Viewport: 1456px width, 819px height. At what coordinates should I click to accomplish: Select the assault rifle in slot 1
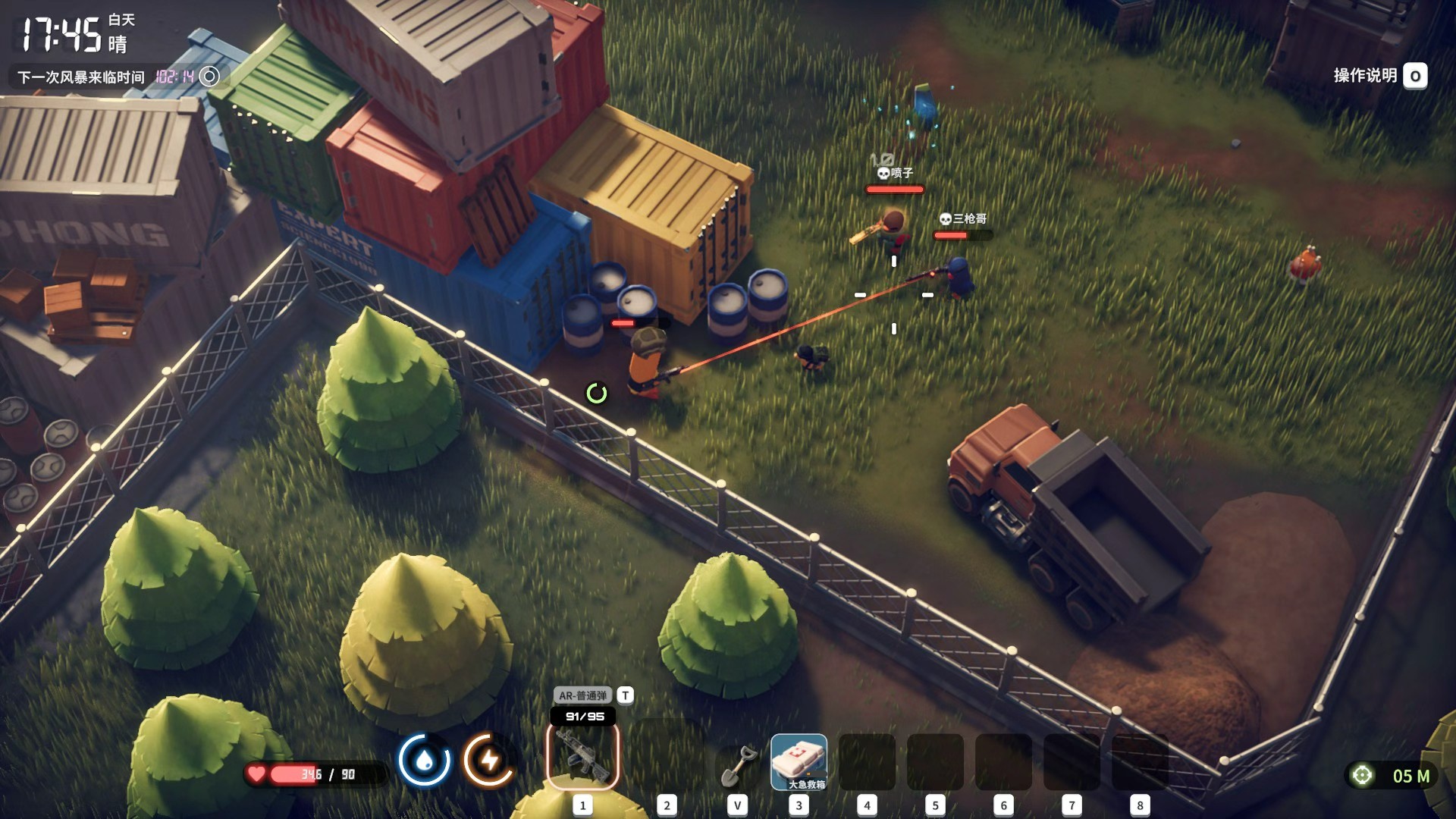(x=582, y=756)
